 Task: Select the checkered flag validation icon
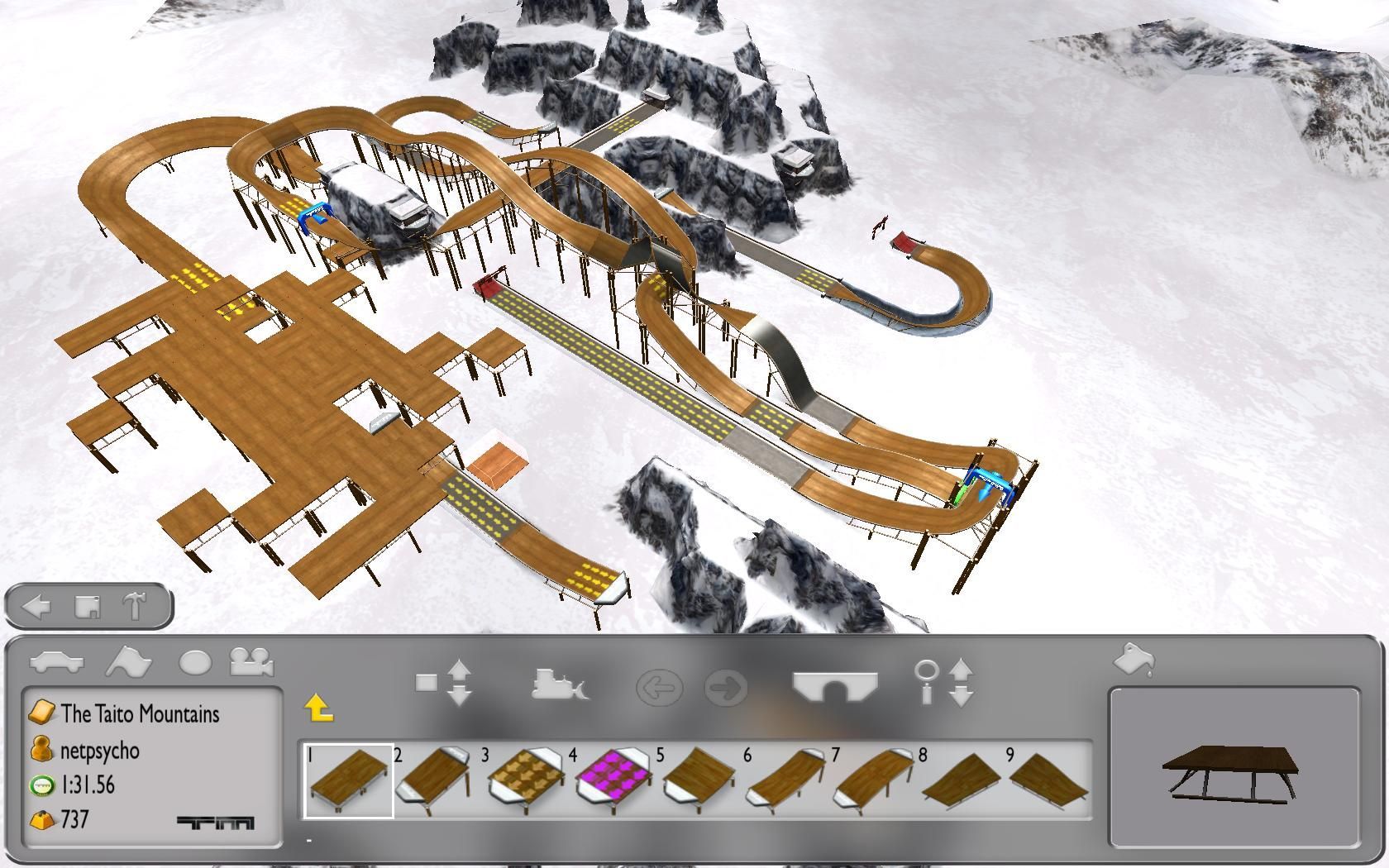[128, 662]
